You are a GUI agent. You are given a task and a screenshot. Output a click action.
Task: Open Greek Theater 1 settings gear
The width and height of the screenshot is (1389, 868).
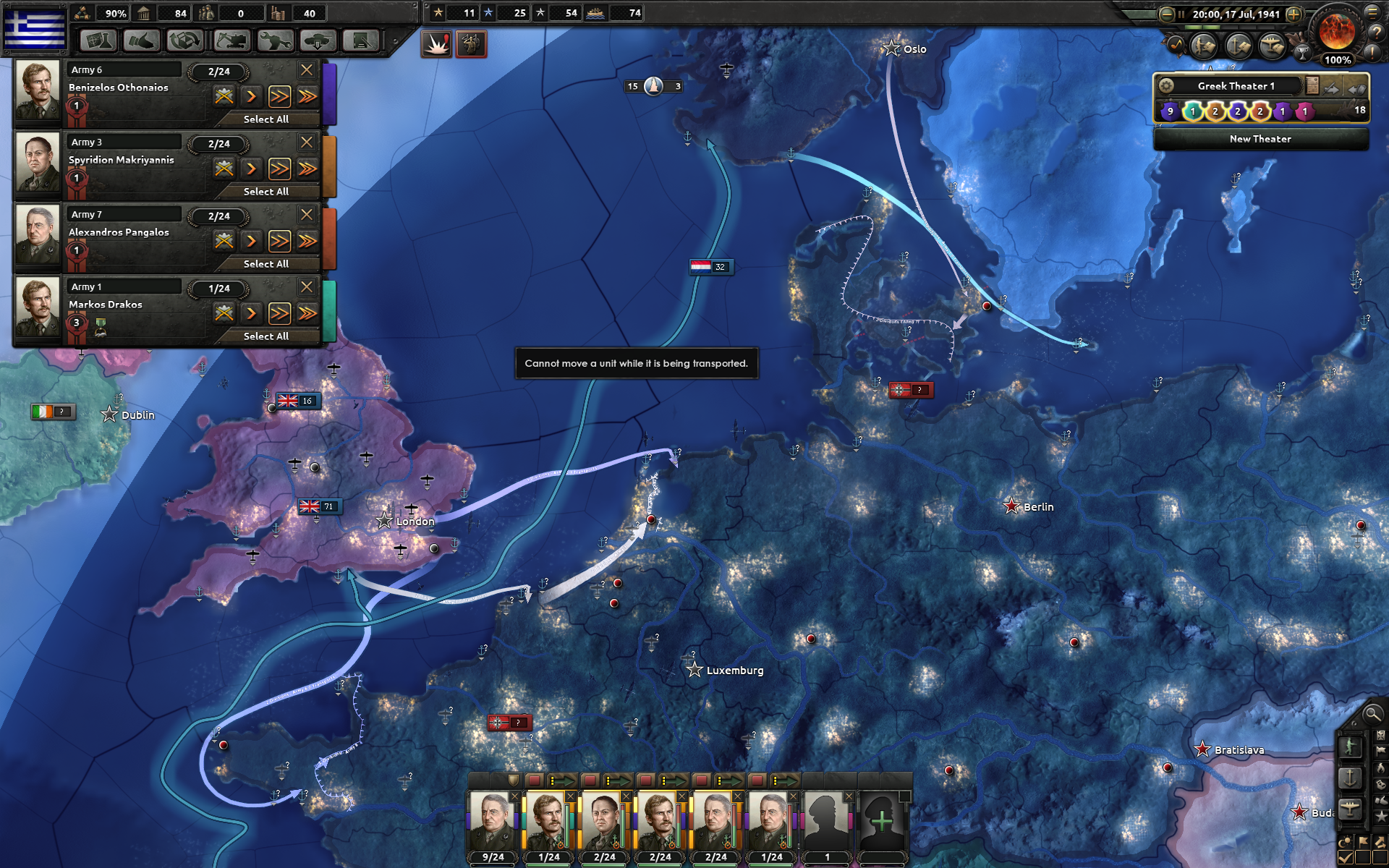click(x=1167, y=85)
